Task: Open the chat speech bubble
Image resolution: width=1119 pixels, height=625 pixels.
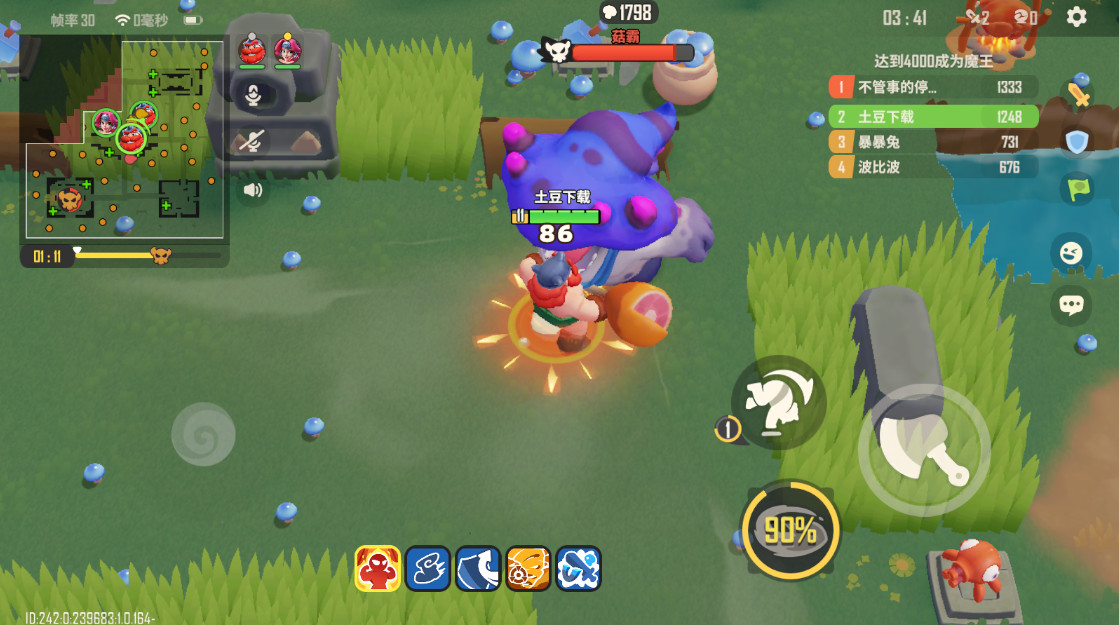Action: tap(1071, 304)
